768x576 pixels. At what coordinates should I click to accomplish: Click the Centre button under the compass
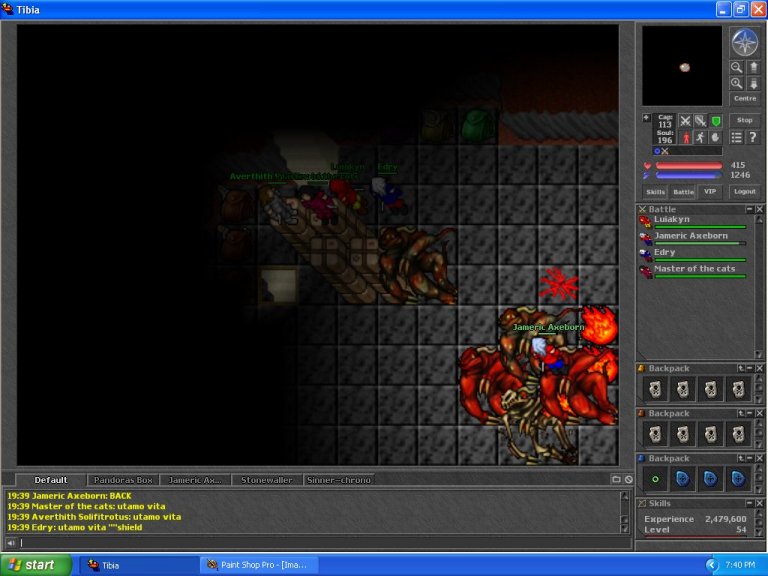tap(745, 98)
